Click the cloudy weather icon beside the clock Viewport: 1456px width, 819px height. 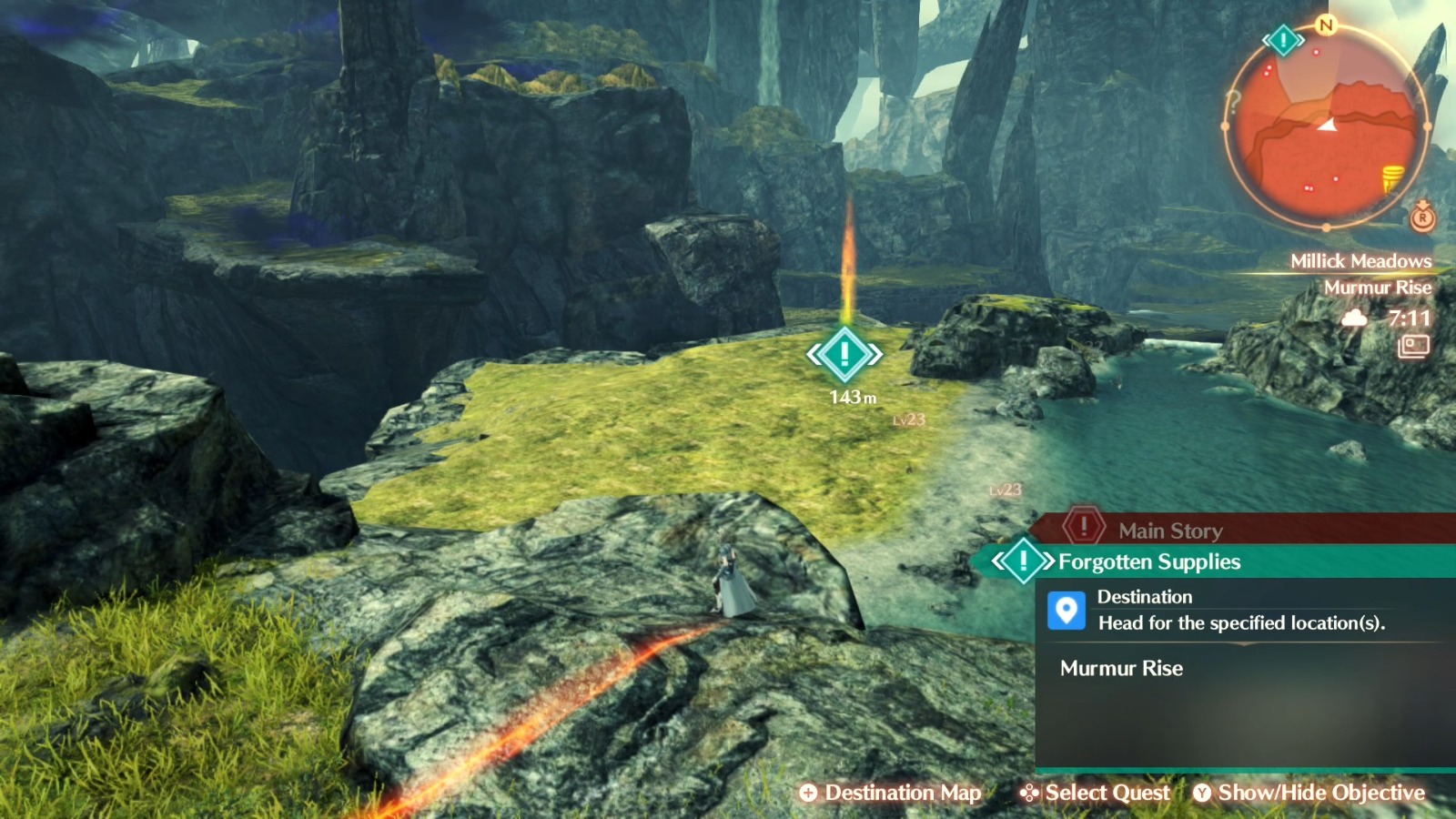click(1355, 318)
